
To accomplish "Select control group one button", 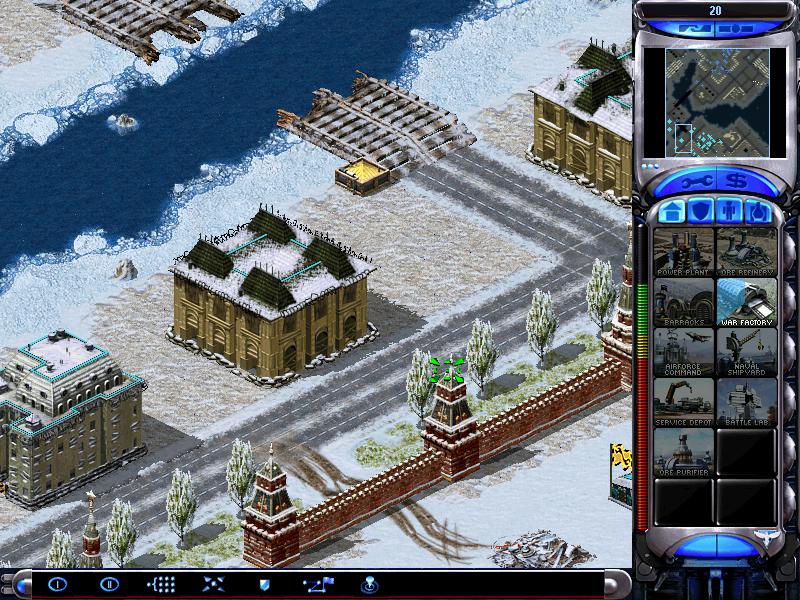I will (57, 584).
